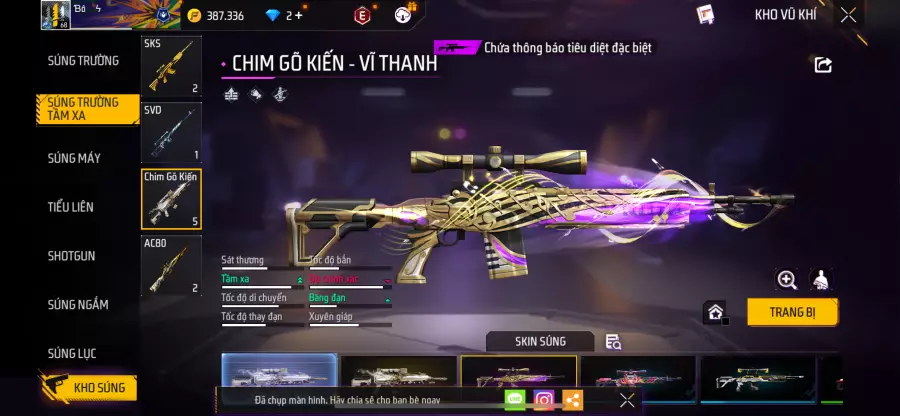
Task: Select the Tiểu Liên category
Action: click(x=71, y=207)
